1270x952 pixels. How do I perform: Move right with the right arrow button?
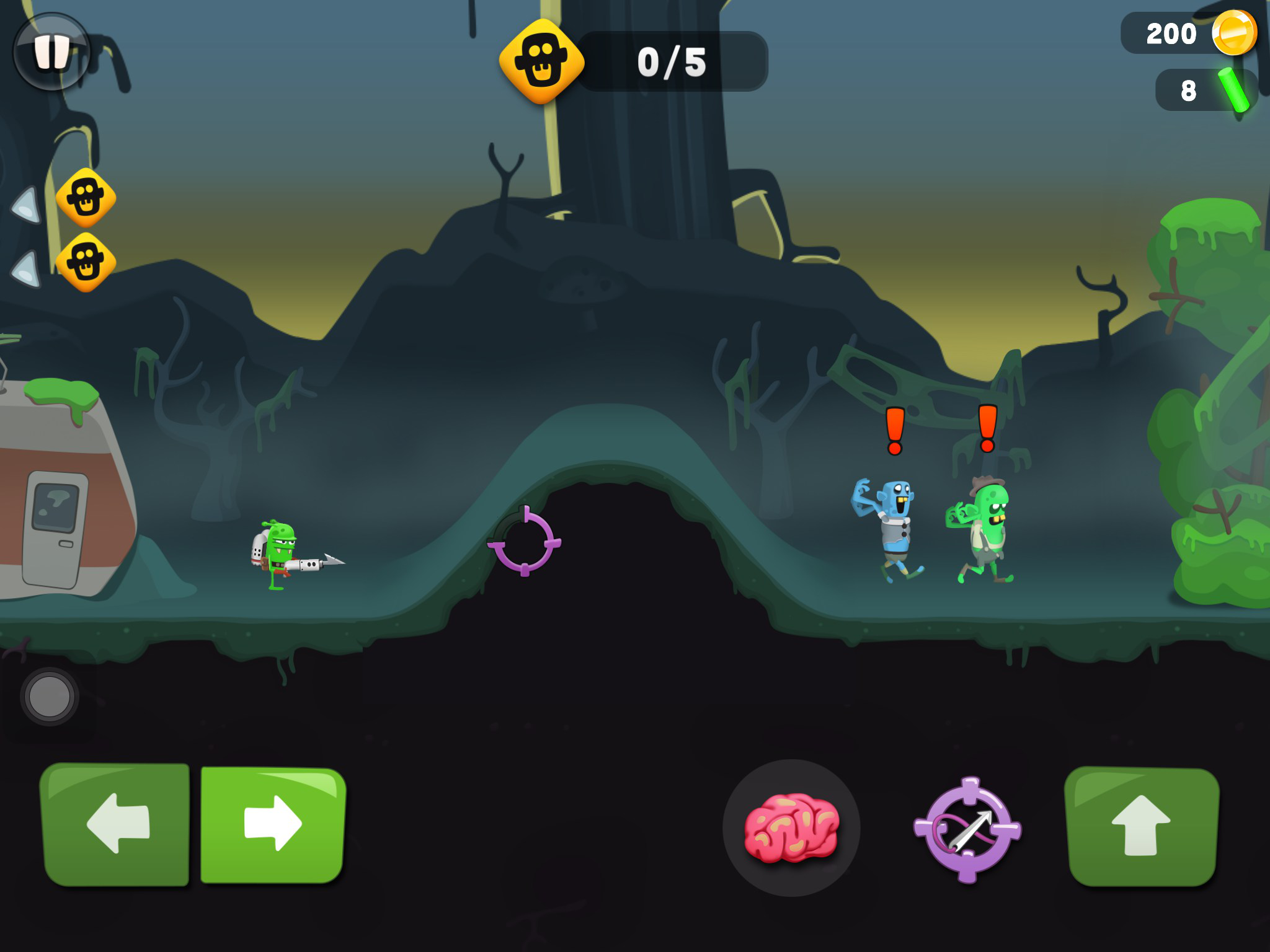click(273, 825)
